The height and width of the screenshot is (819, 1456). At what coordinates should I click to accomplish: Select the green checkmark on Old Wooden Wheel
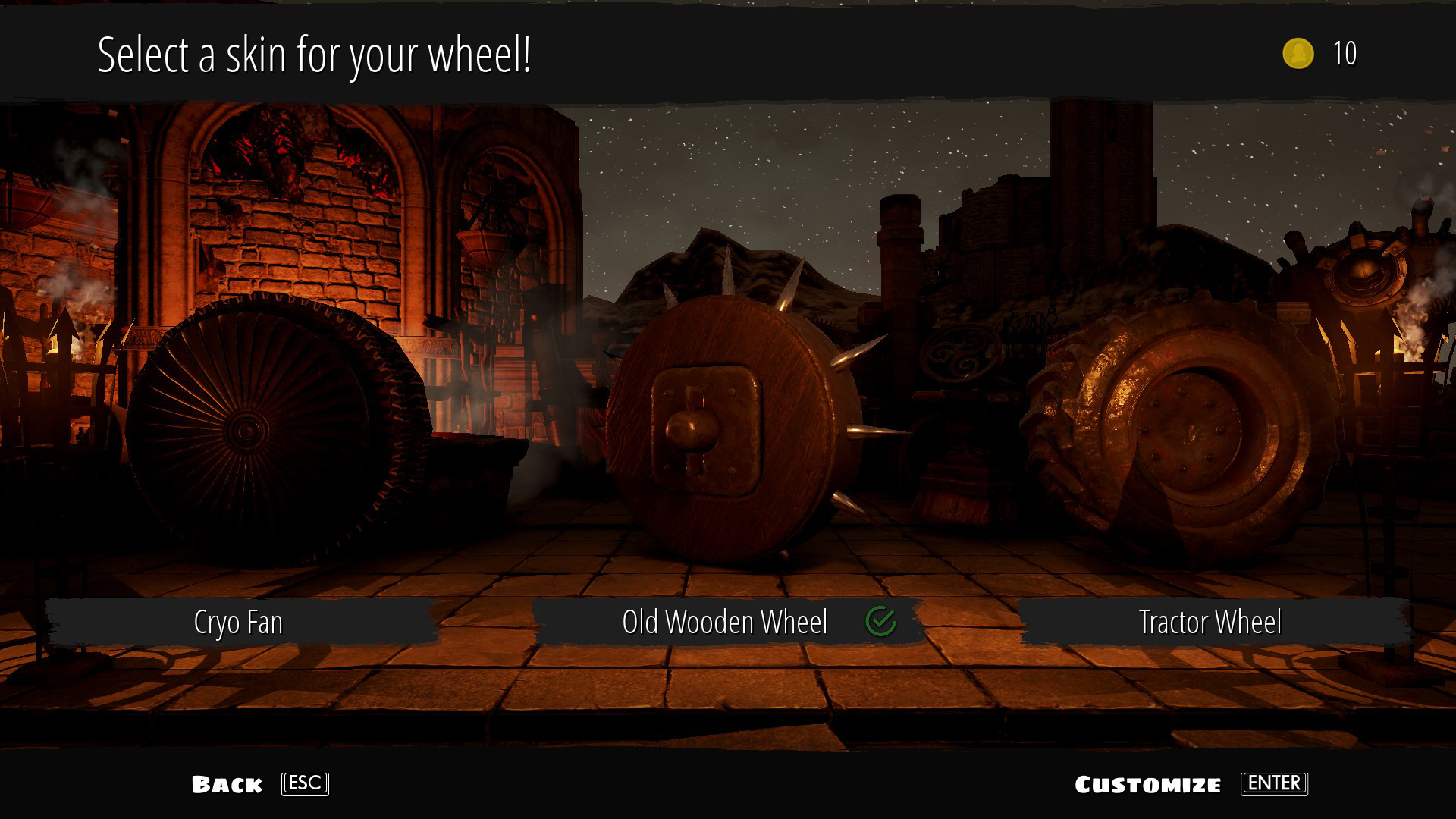click(881, 622)
